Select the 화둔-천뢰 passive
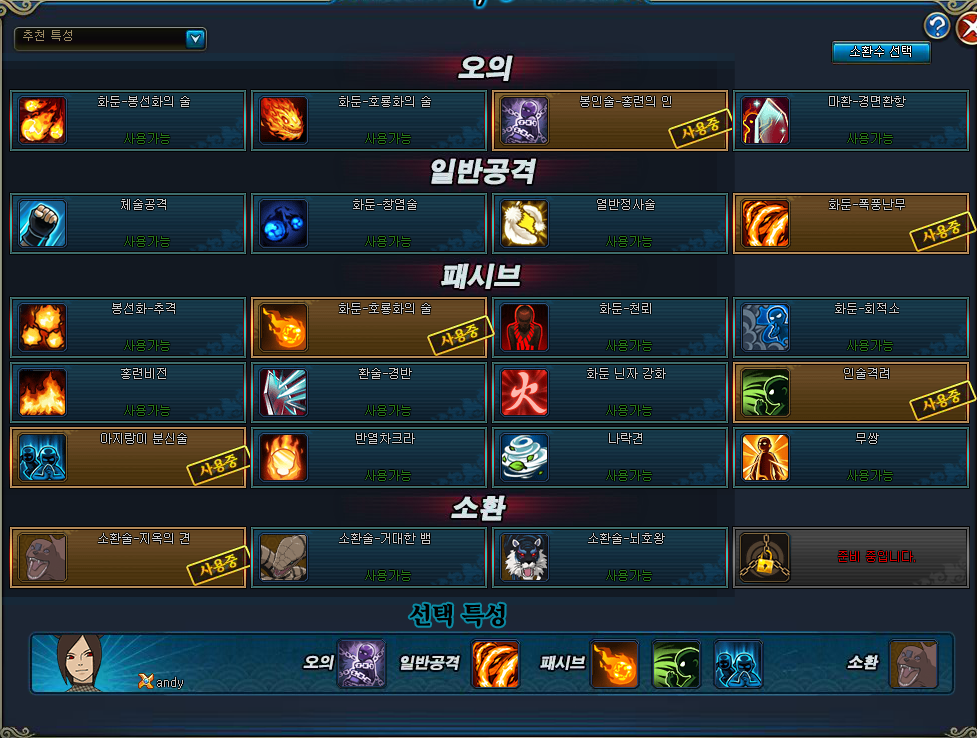The image size is (977, 738). click(610, 327)
